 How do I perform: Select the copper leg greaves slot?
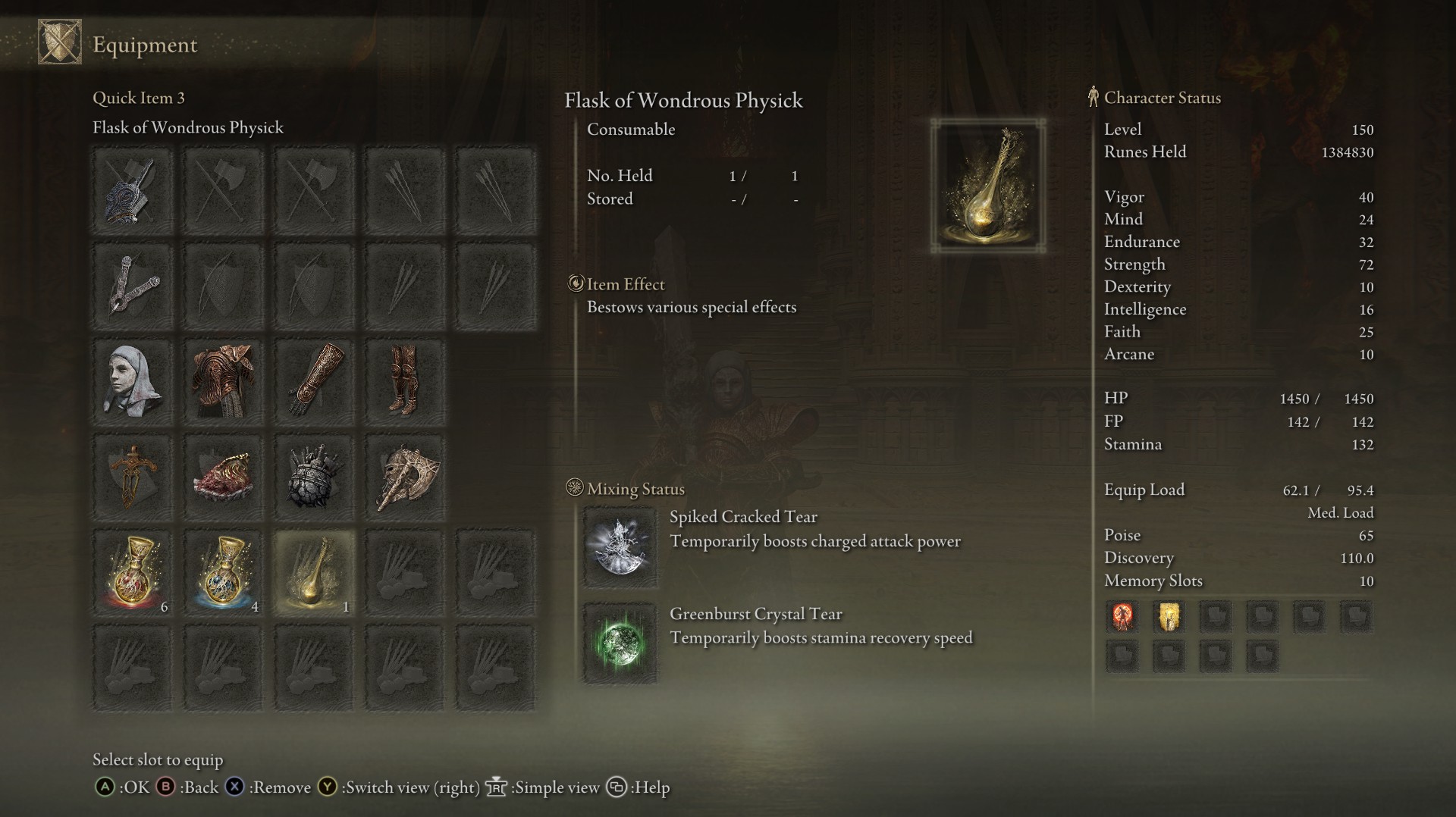point(405,381)
